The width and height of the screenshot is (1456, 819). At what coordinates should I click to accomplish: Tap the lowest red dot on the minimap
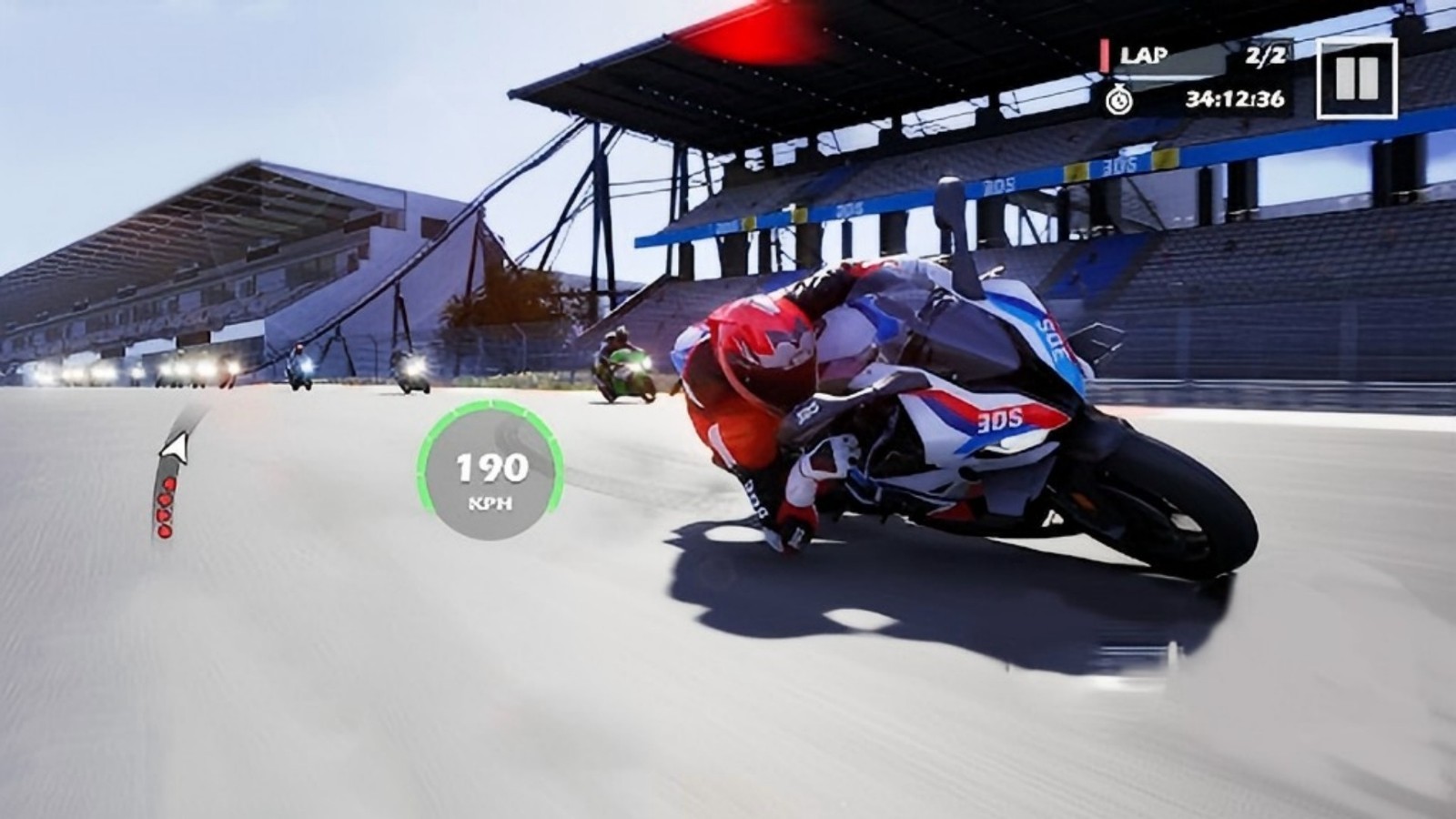click(x=166, y=531)
